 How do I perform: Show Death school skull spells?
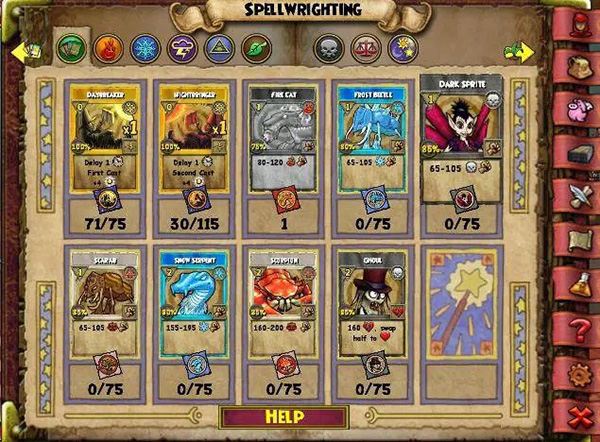[327, 48]
